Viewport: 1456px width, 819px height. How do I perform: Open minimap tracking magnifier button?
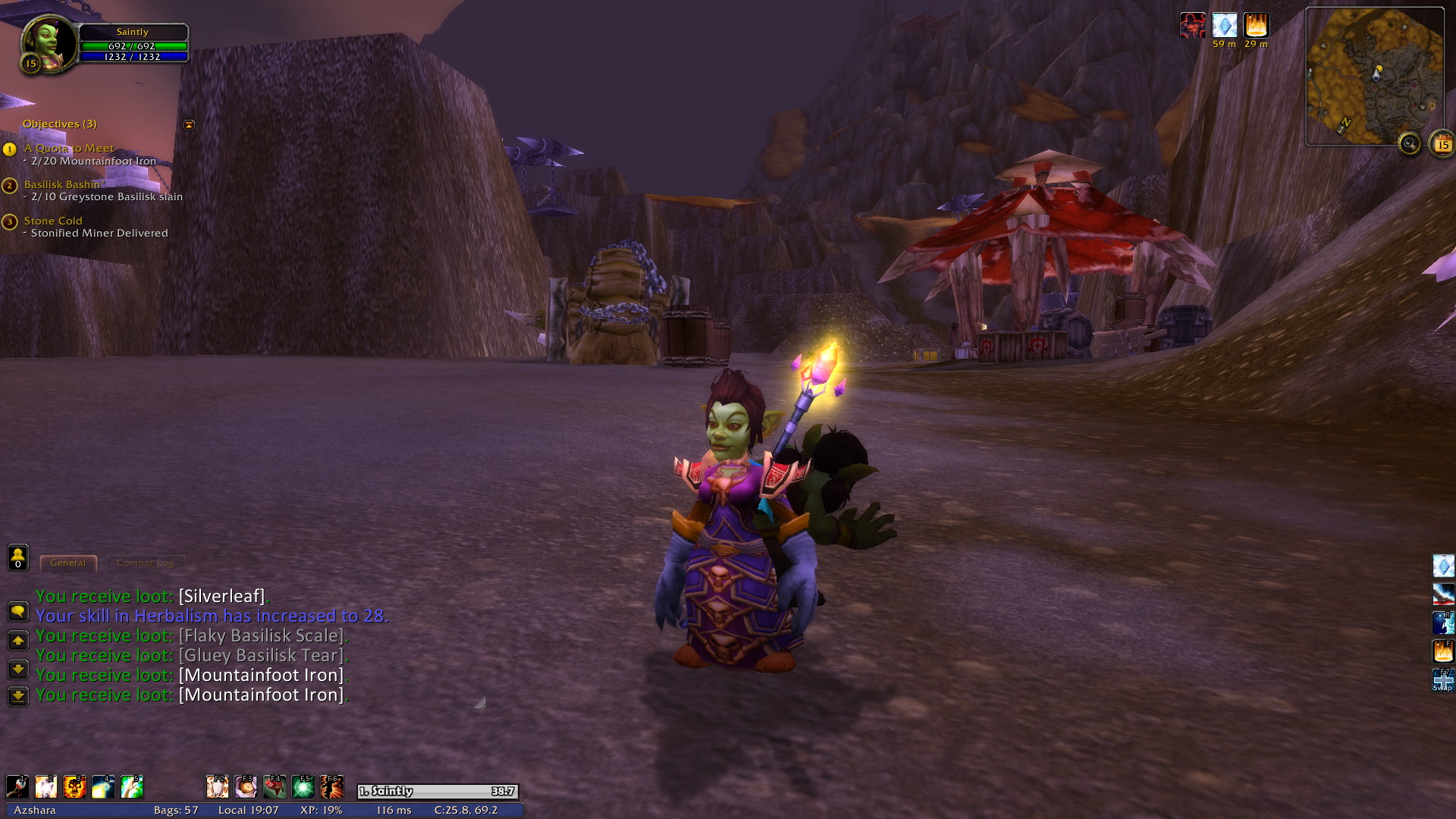(1409, 143)
